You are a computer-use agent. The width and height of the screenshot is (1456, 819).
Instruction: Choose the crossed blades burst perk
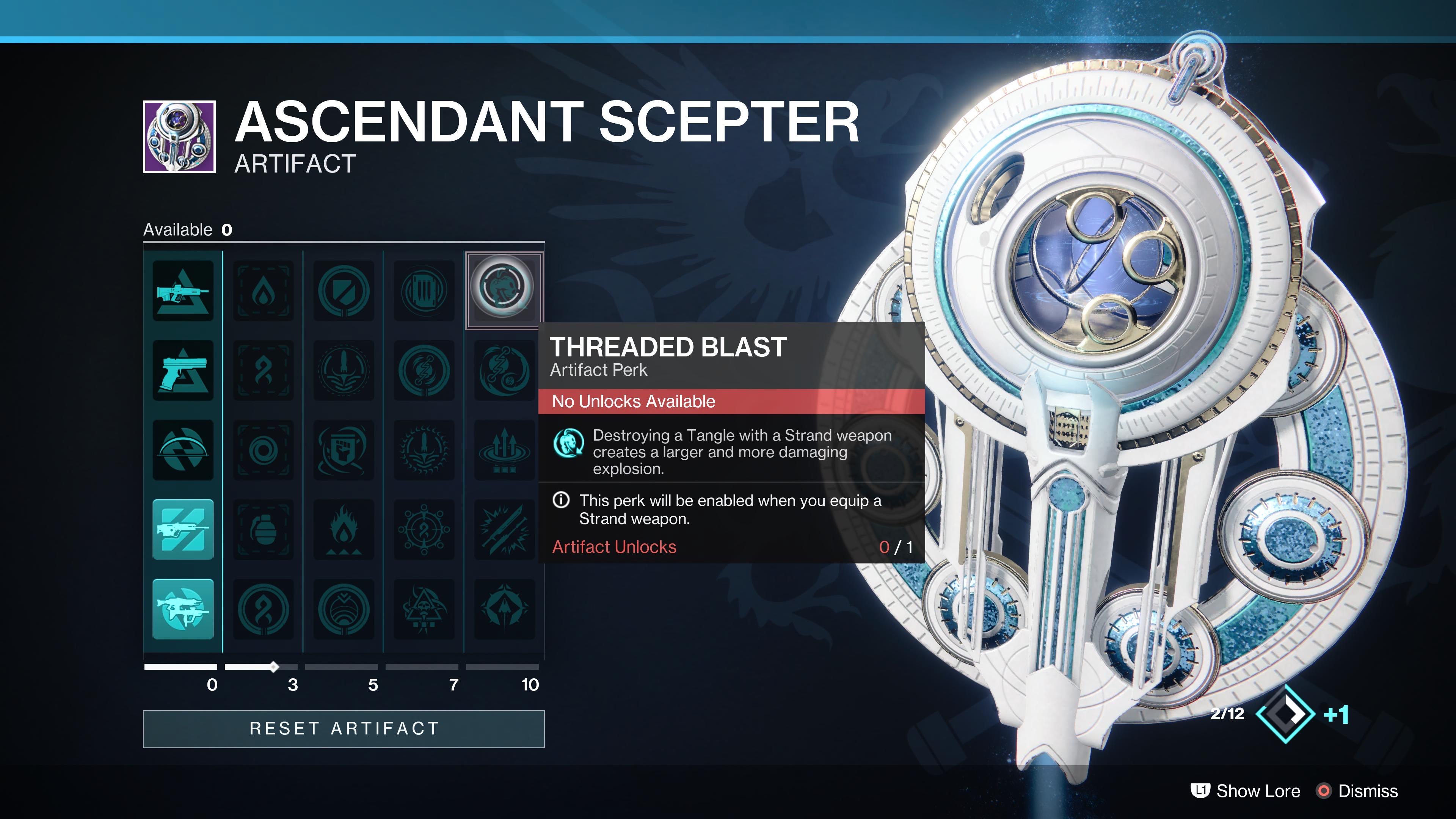point(504,530)
